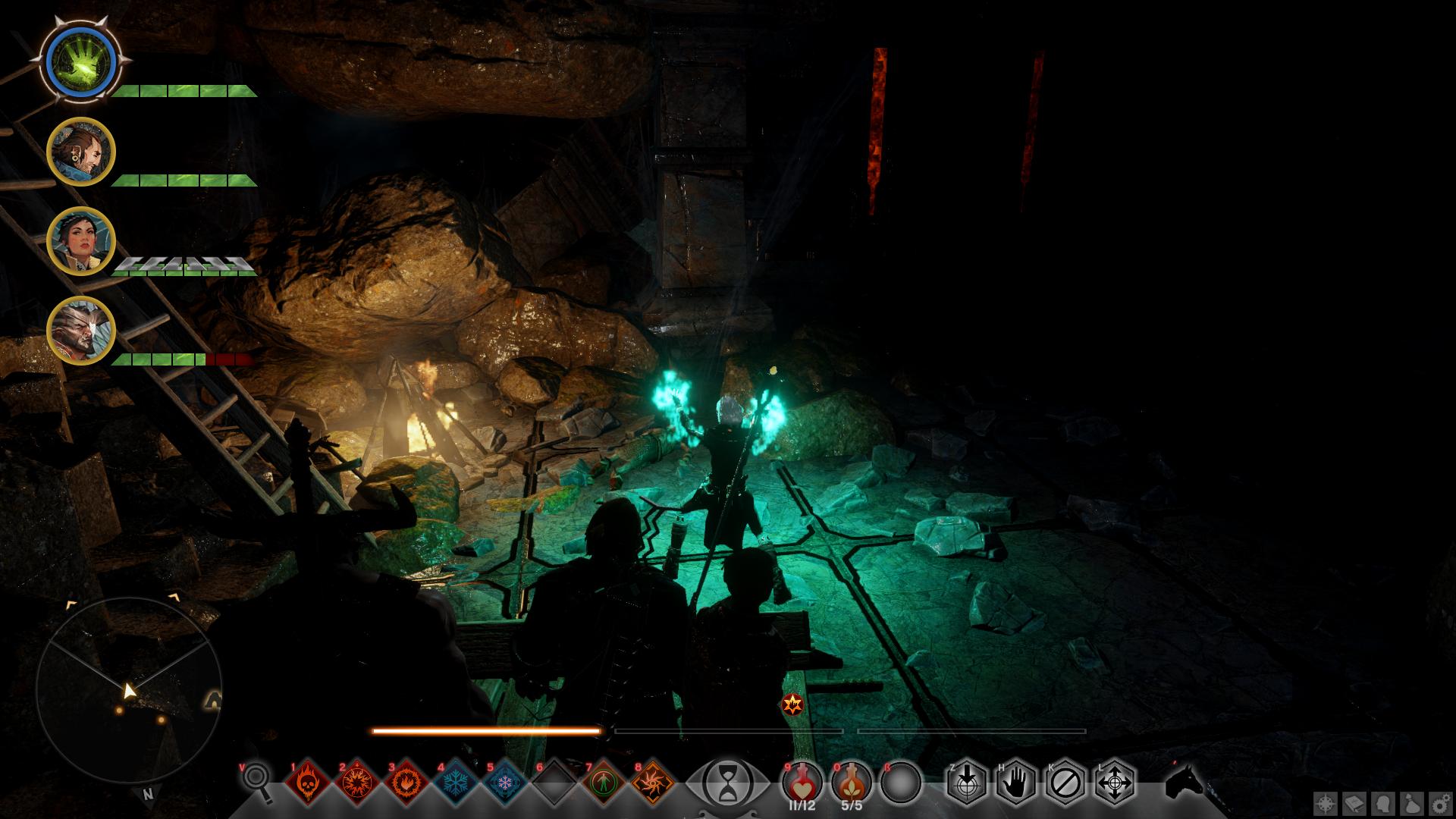
Task: Select the dark-haired woman companion portrait
Action: coord(80,241)
